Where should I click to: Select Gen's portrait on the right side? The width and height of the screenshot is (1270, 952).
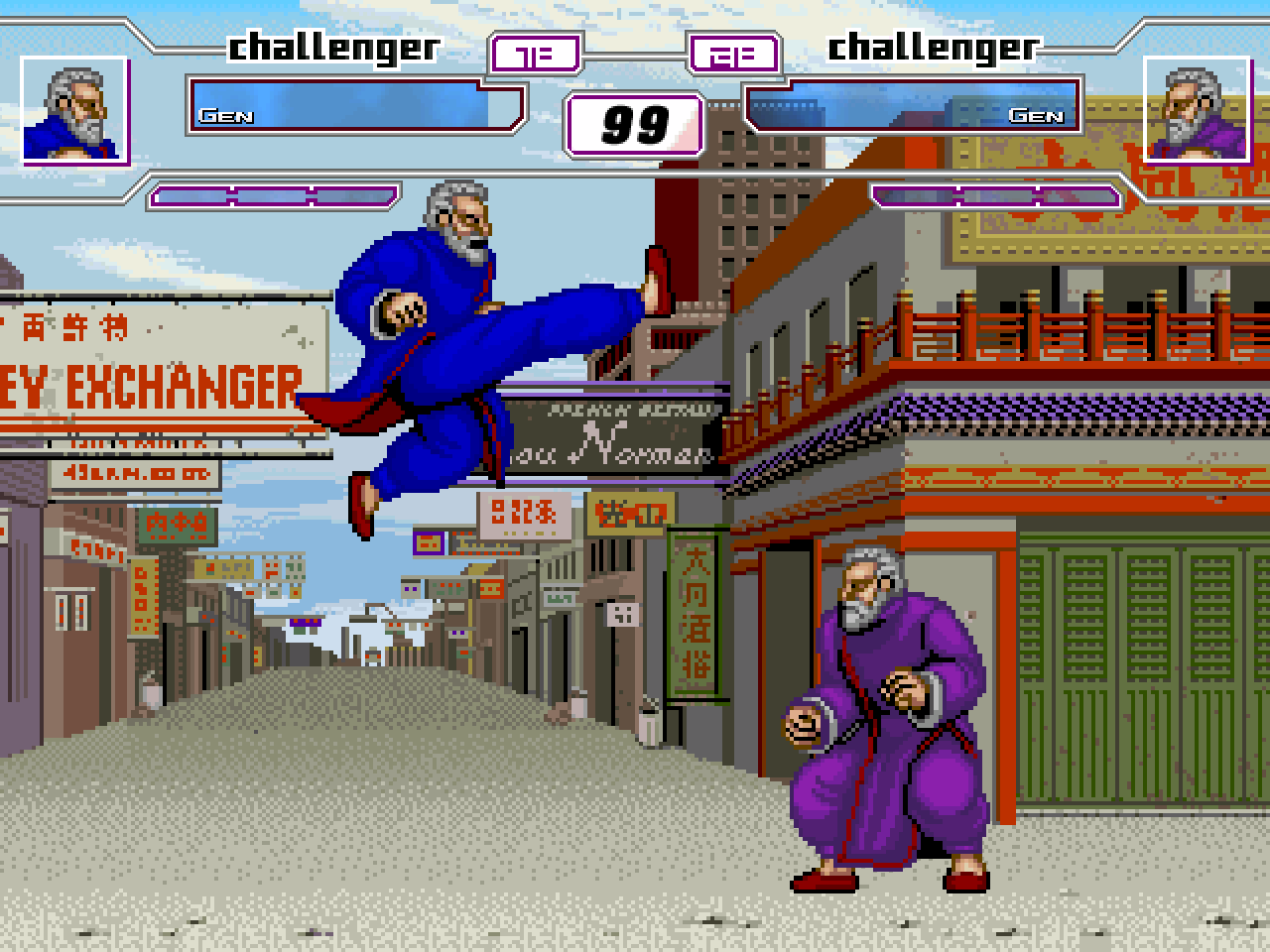1196,111
